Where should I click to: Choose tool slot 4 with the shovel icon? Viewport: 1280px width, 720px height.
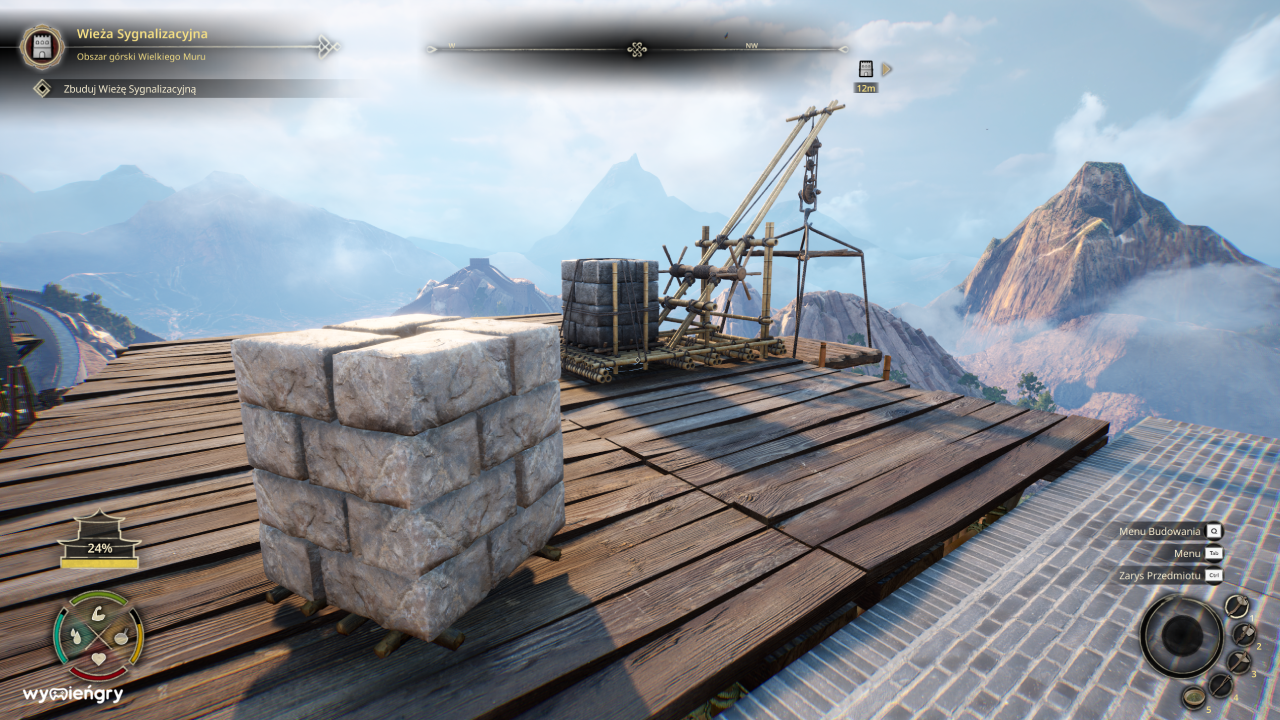[1221, 685]
